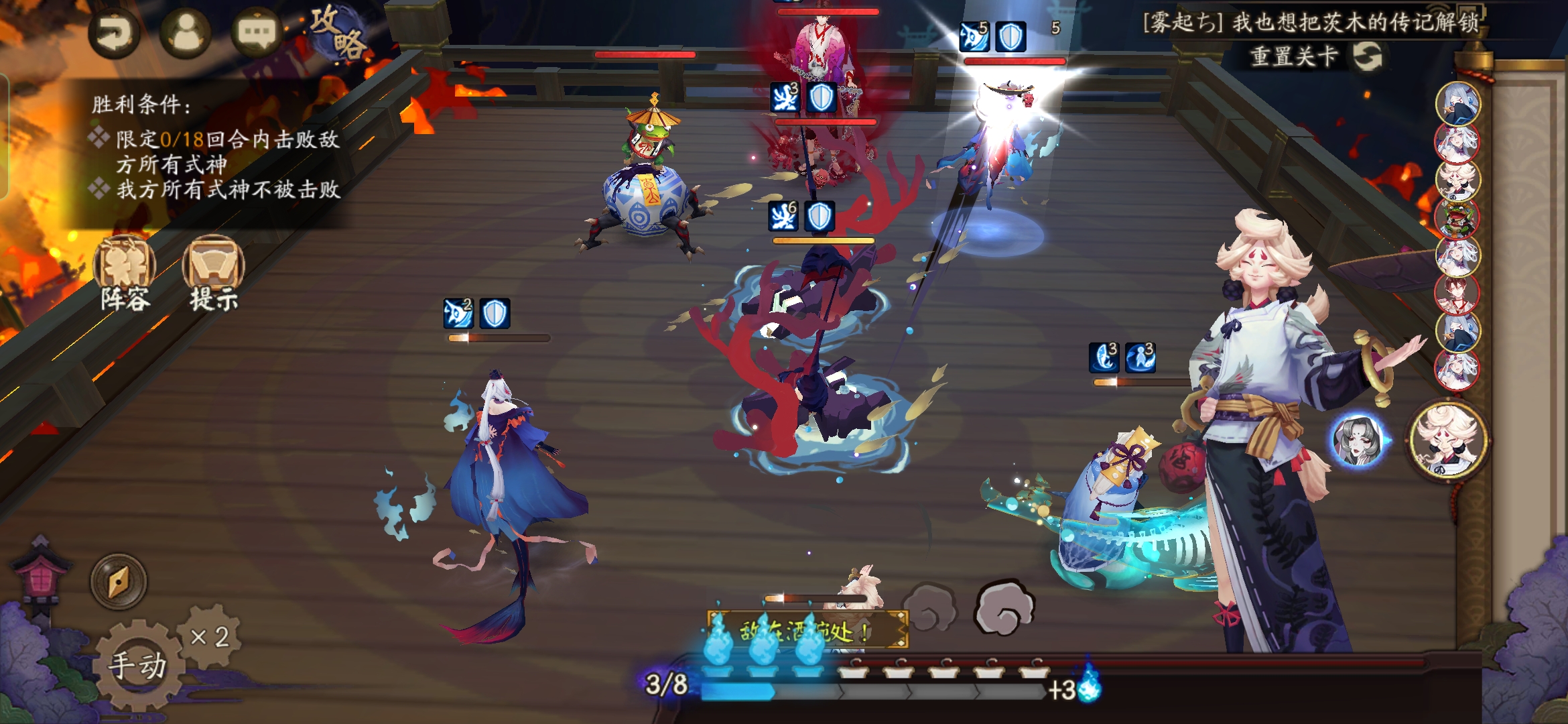Show the 提示 hint
The image size is (1568, 724).
point(214,275)
